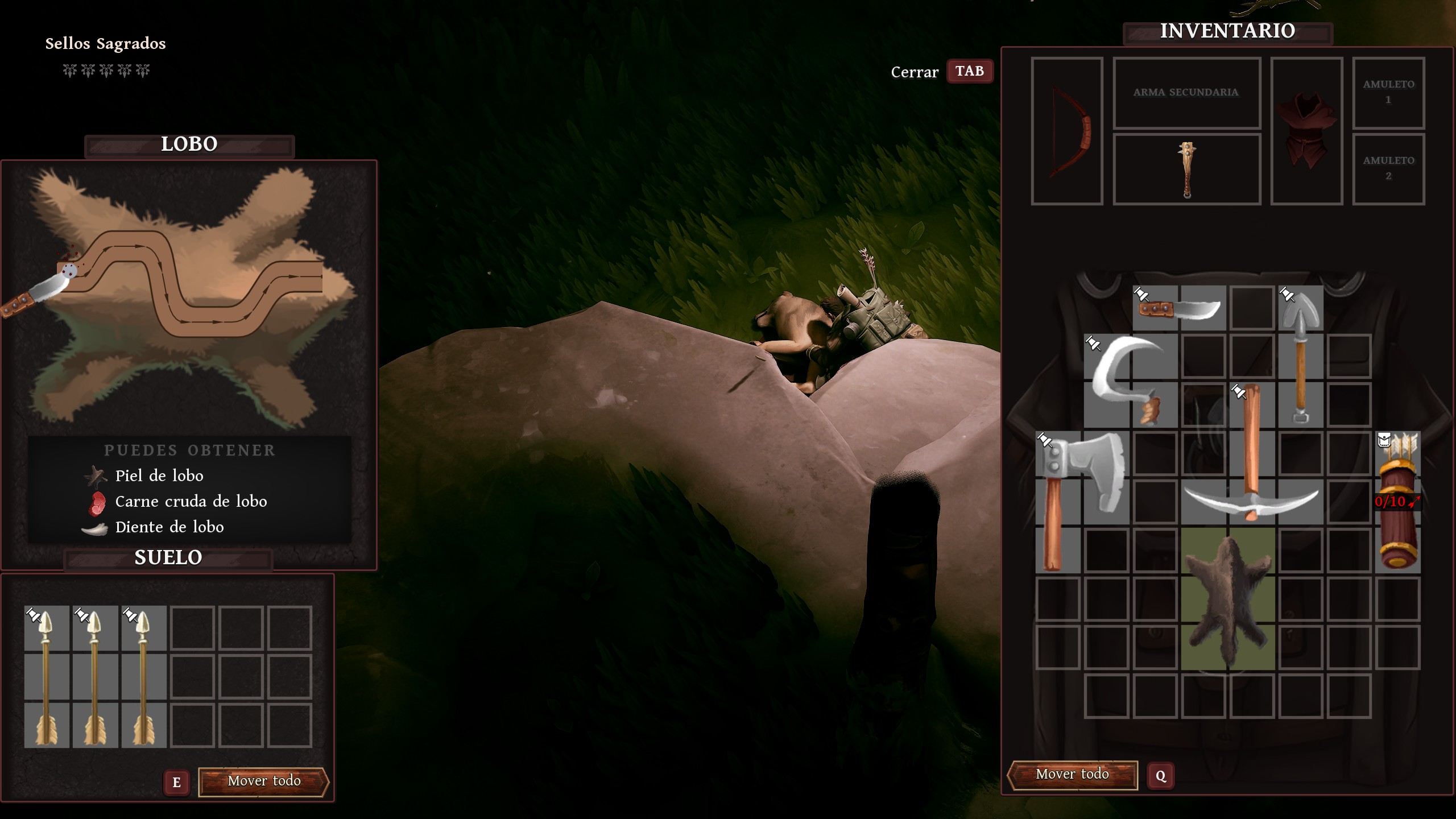Select the equipped red hood armor slot
The image size is (1456, 819).
pos(1306,131)
